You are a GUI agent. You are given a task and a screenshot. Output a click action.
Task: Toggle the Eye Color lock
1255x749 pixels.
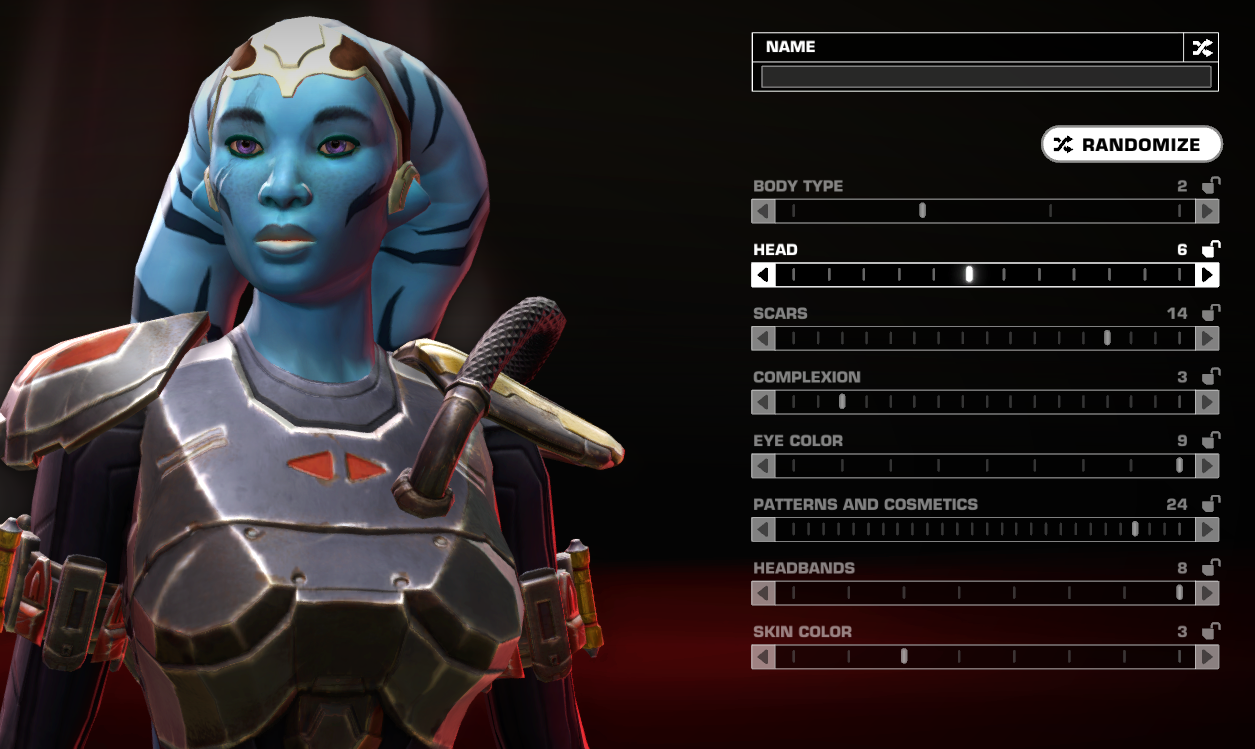pyautogui.click(x=1210, y=440)
